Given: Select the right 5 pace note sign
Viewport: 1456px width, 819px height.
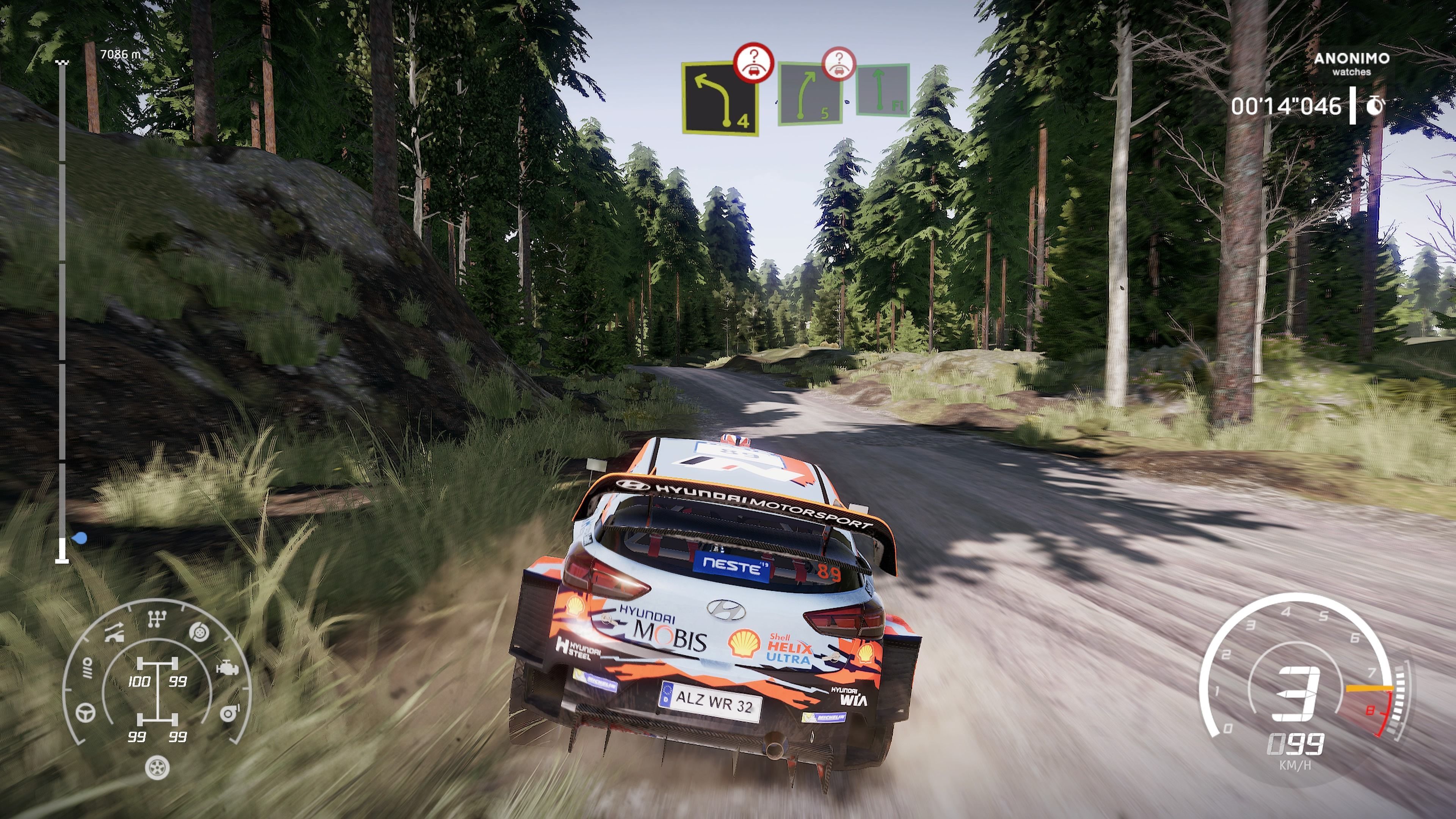Looking at the screenshot, I should coord(809,94).
